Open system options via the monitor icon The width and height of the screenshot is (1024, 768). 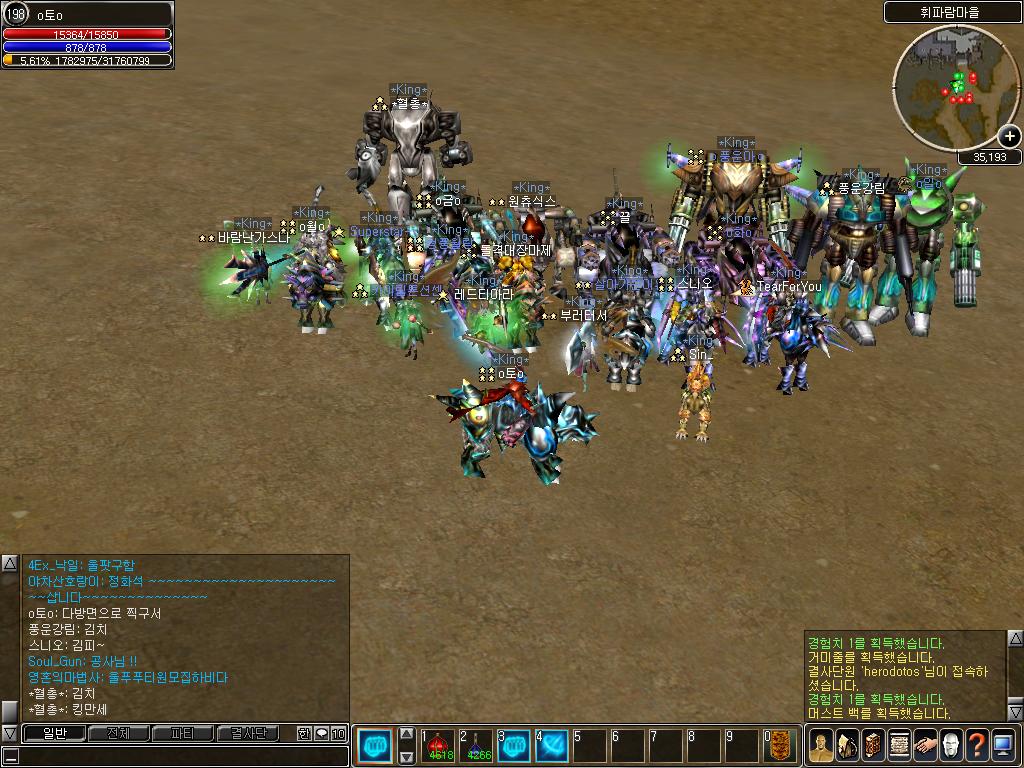click(1003, 746)
